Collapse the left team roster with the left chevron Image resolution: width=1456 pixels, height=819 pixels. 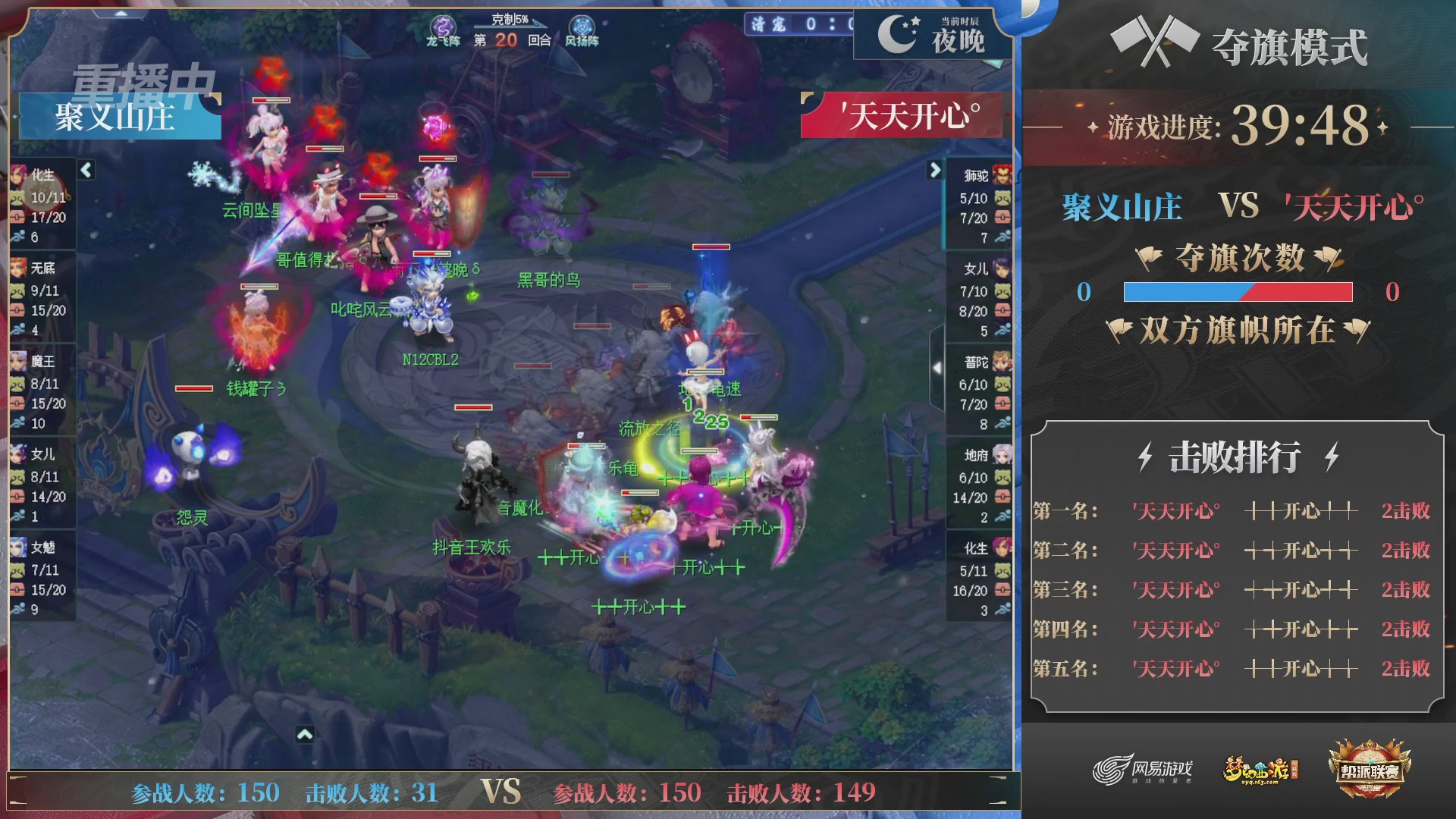click(x=86, y=171)
